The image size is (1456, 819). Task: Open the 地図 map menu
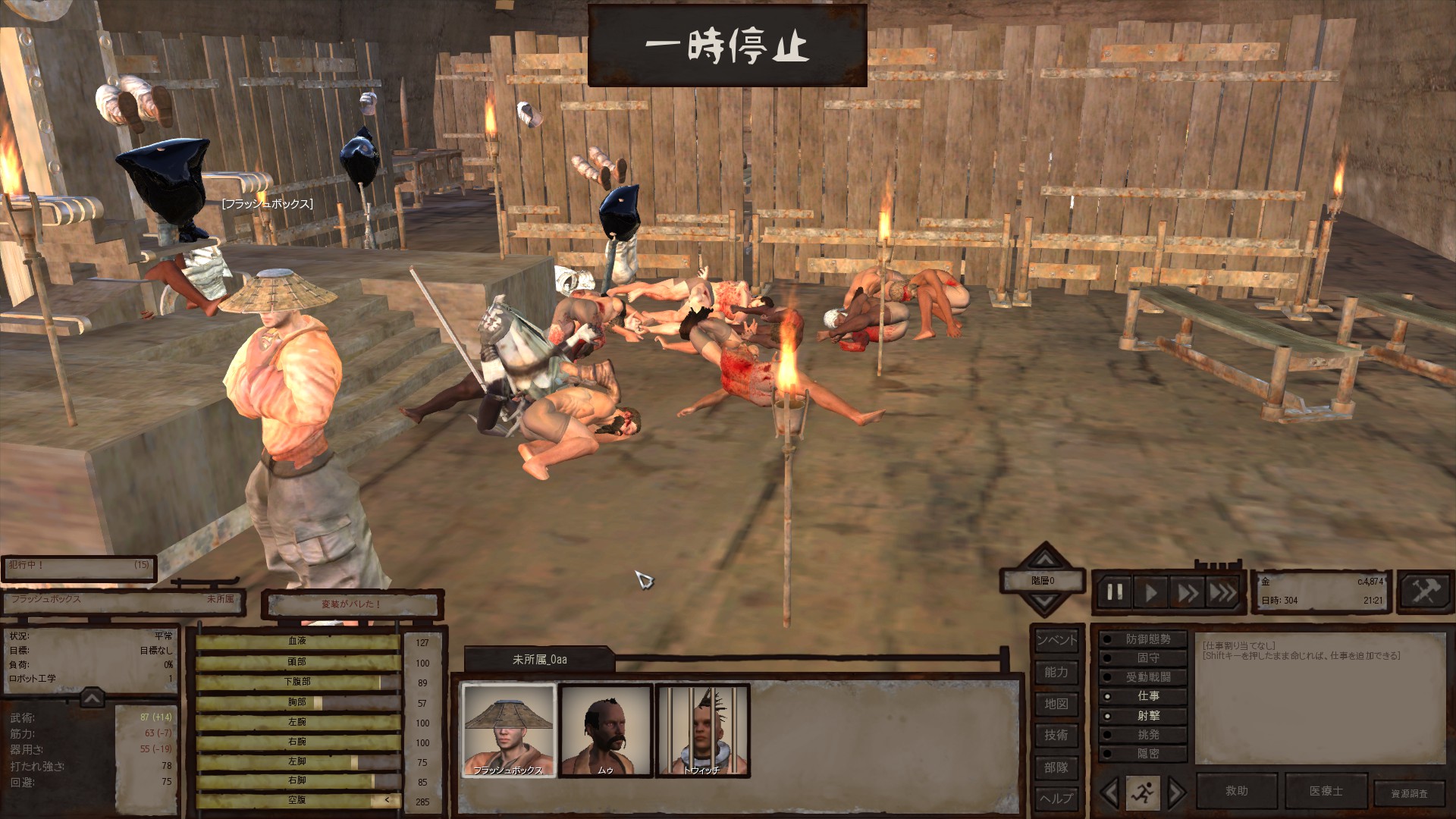point(1056,704)
